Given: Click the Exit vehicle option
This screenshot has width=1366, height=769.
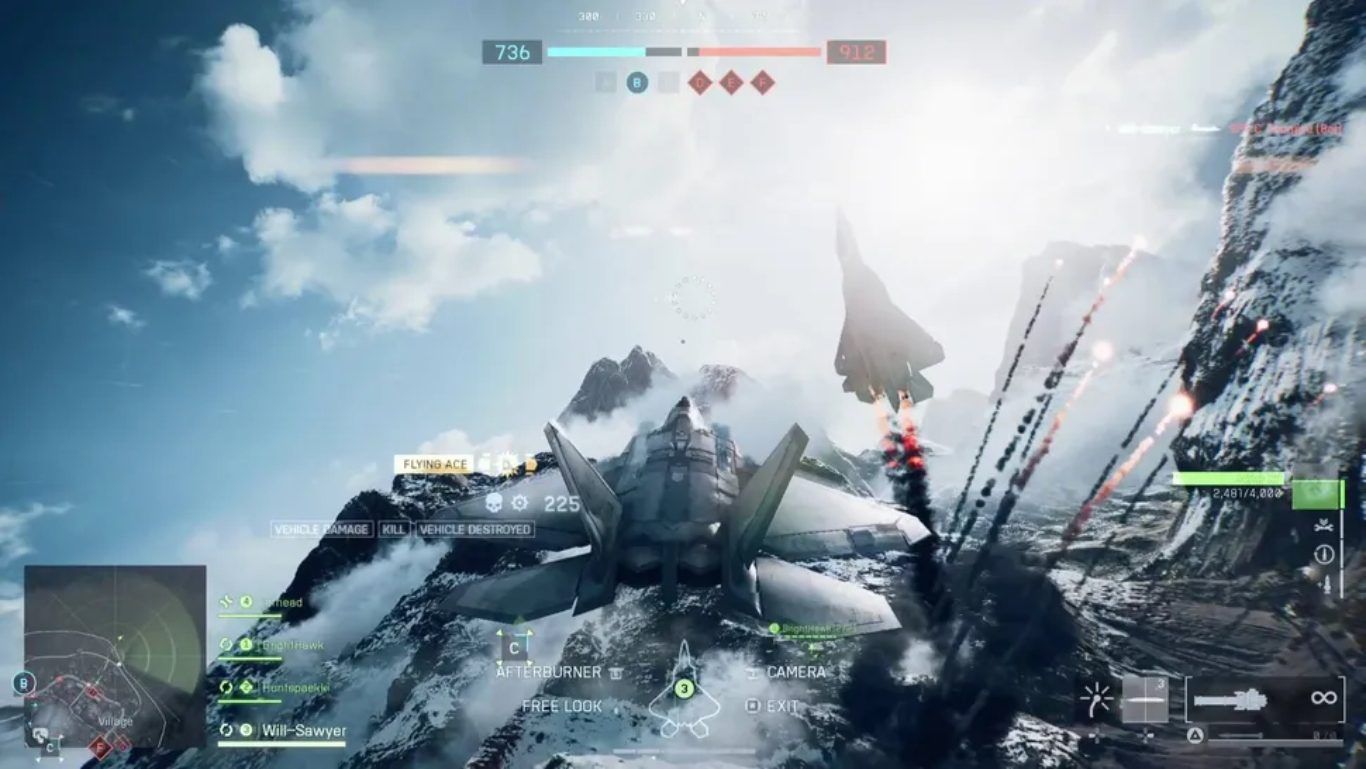Looking at the screenshot, I should (782, 706).
